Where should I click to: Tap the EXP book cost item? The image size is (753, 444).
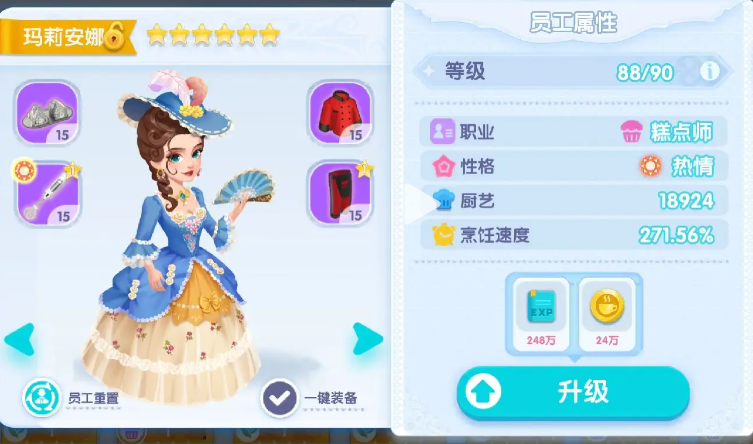[541, 311]
